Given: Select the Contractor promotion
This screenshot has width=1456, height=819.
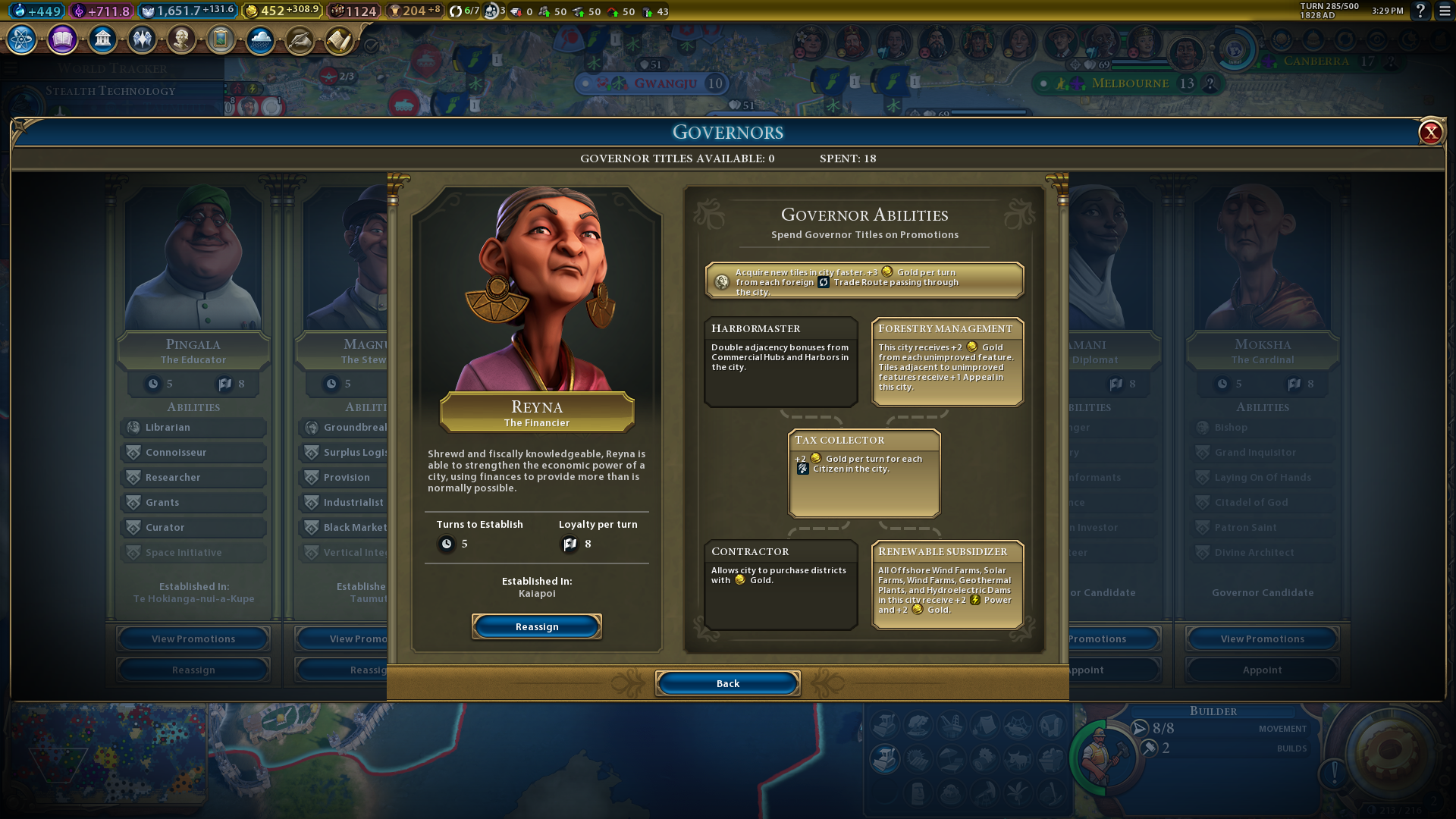Looking at the screenshot, I should coord(781,584).
